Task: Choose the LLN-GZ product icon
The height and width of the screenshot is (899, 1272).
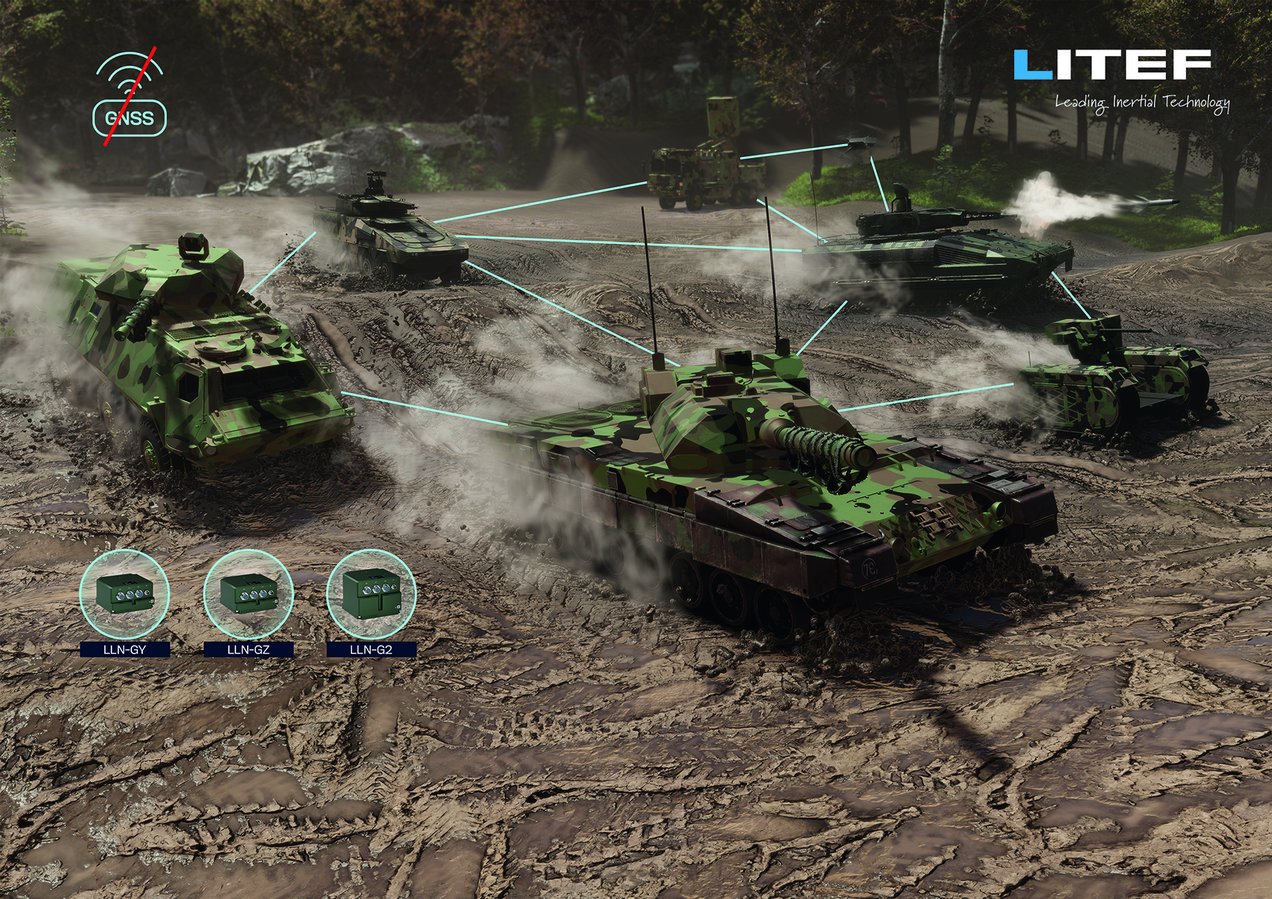Action: 248,594
